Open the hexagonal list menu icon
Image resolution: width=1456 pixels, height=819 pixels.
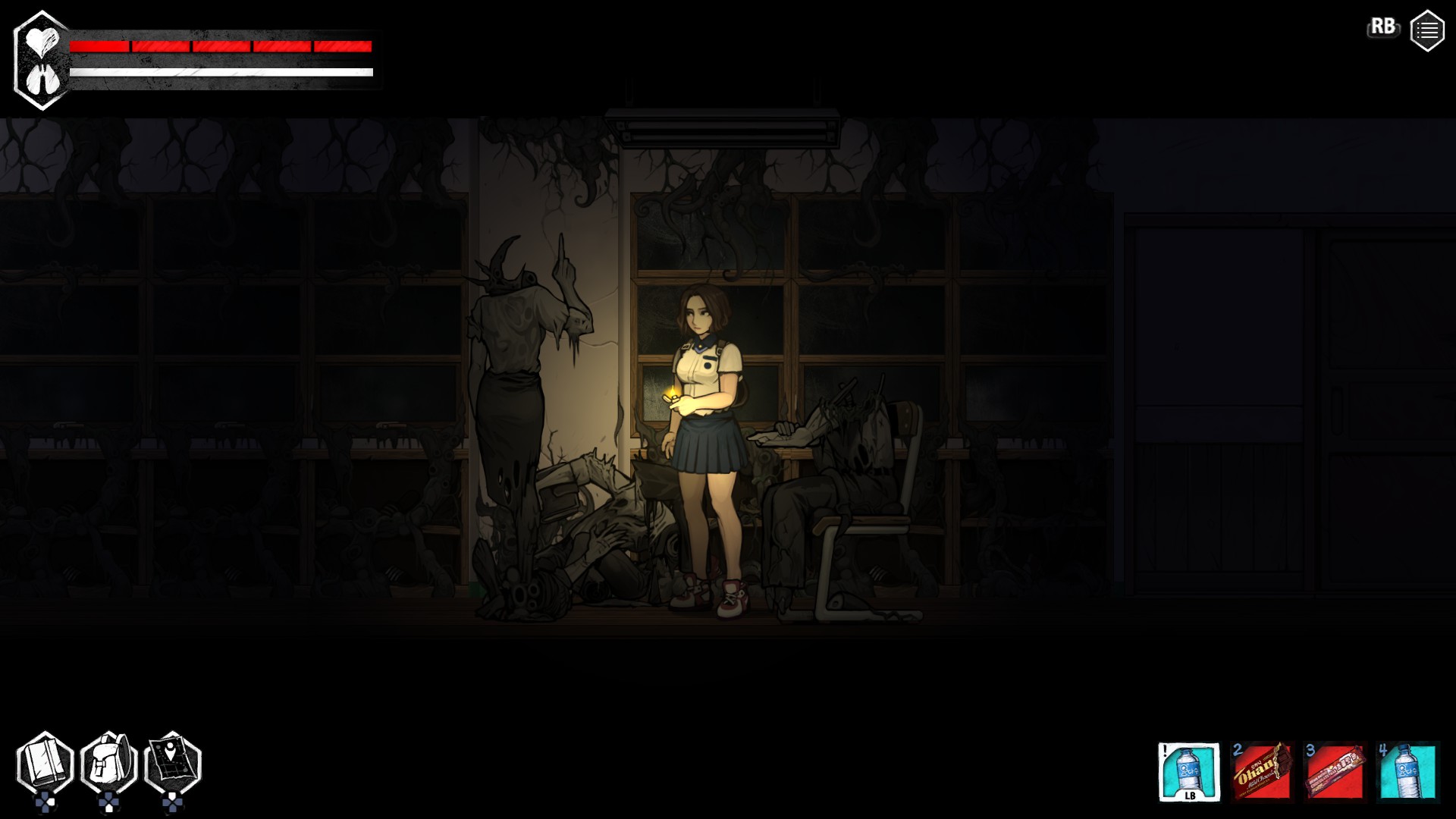coord(1426,31)
